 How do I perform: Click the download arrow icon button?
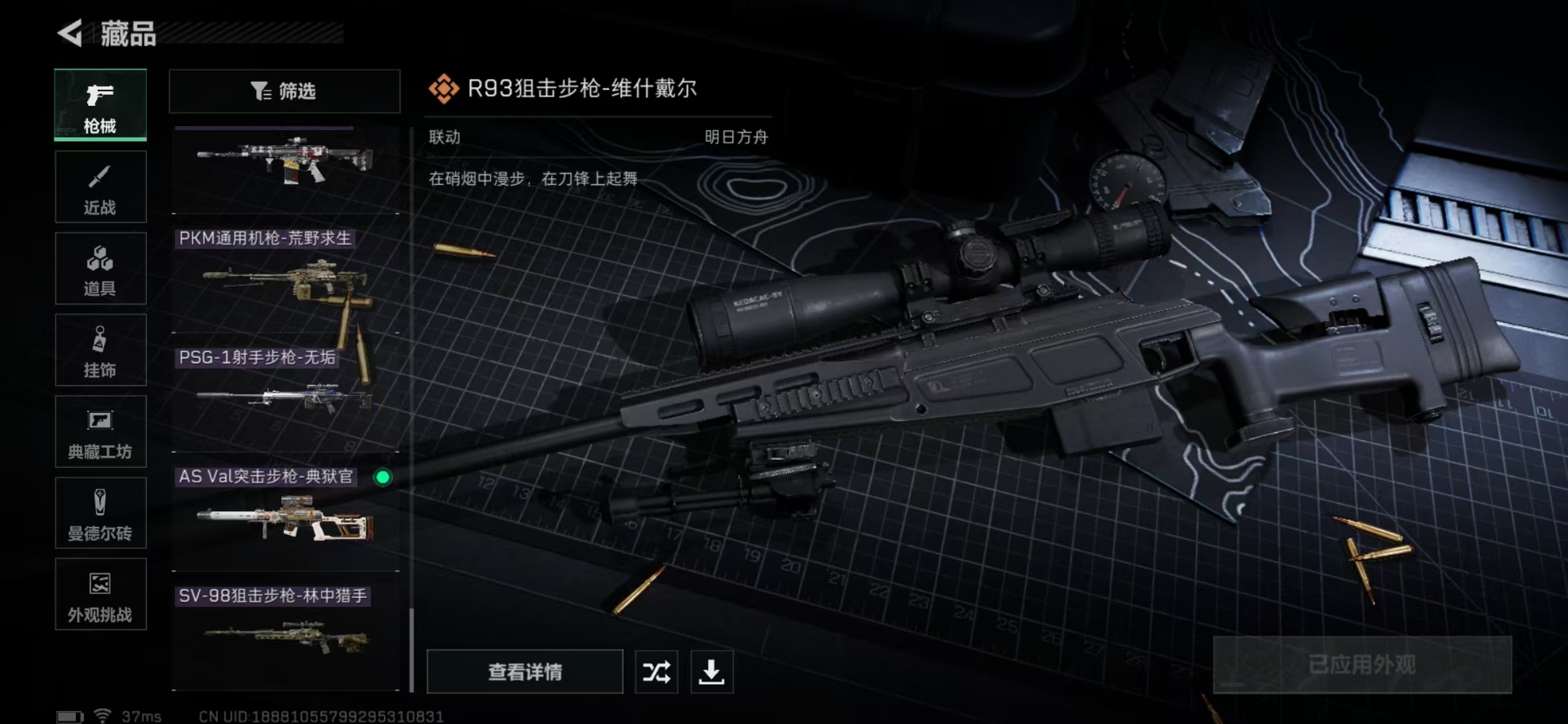coord(712,672)
